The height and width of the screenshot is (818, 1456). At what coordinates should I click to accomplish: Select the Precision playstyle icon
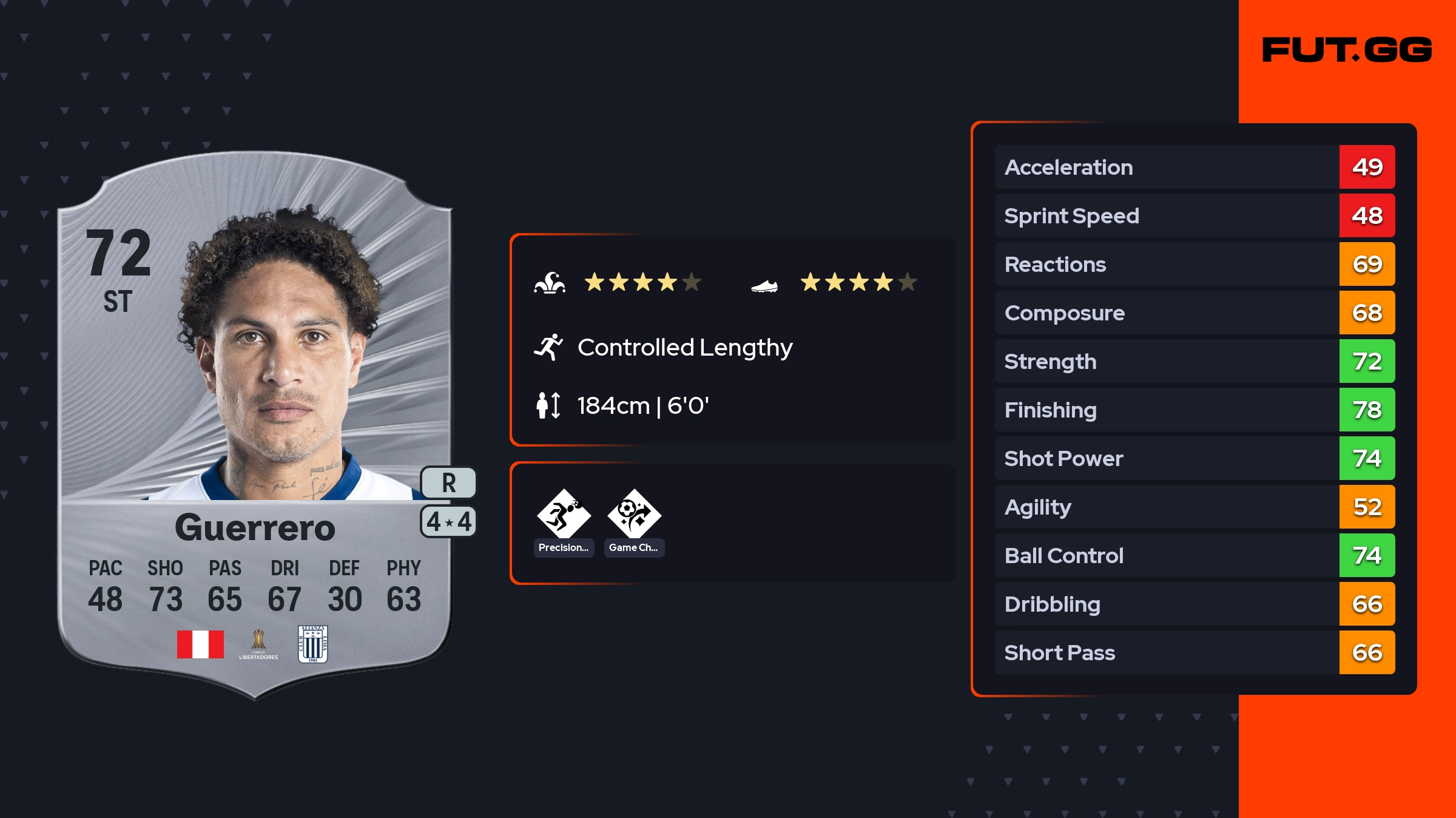tap(564, 515)
